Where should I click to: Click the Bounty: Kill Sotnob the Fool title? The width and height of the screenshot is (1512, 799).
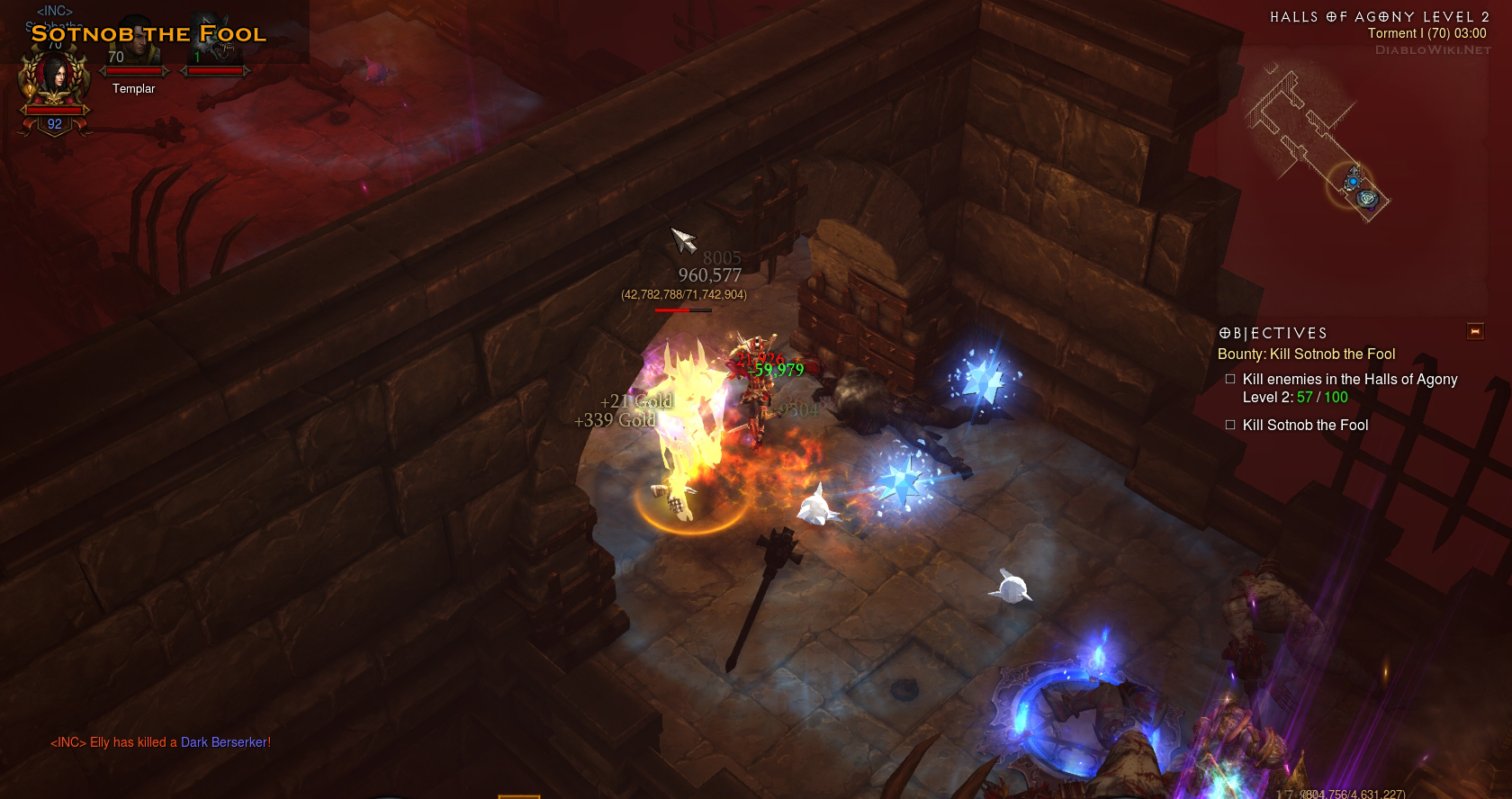(x=1306, y=355)
